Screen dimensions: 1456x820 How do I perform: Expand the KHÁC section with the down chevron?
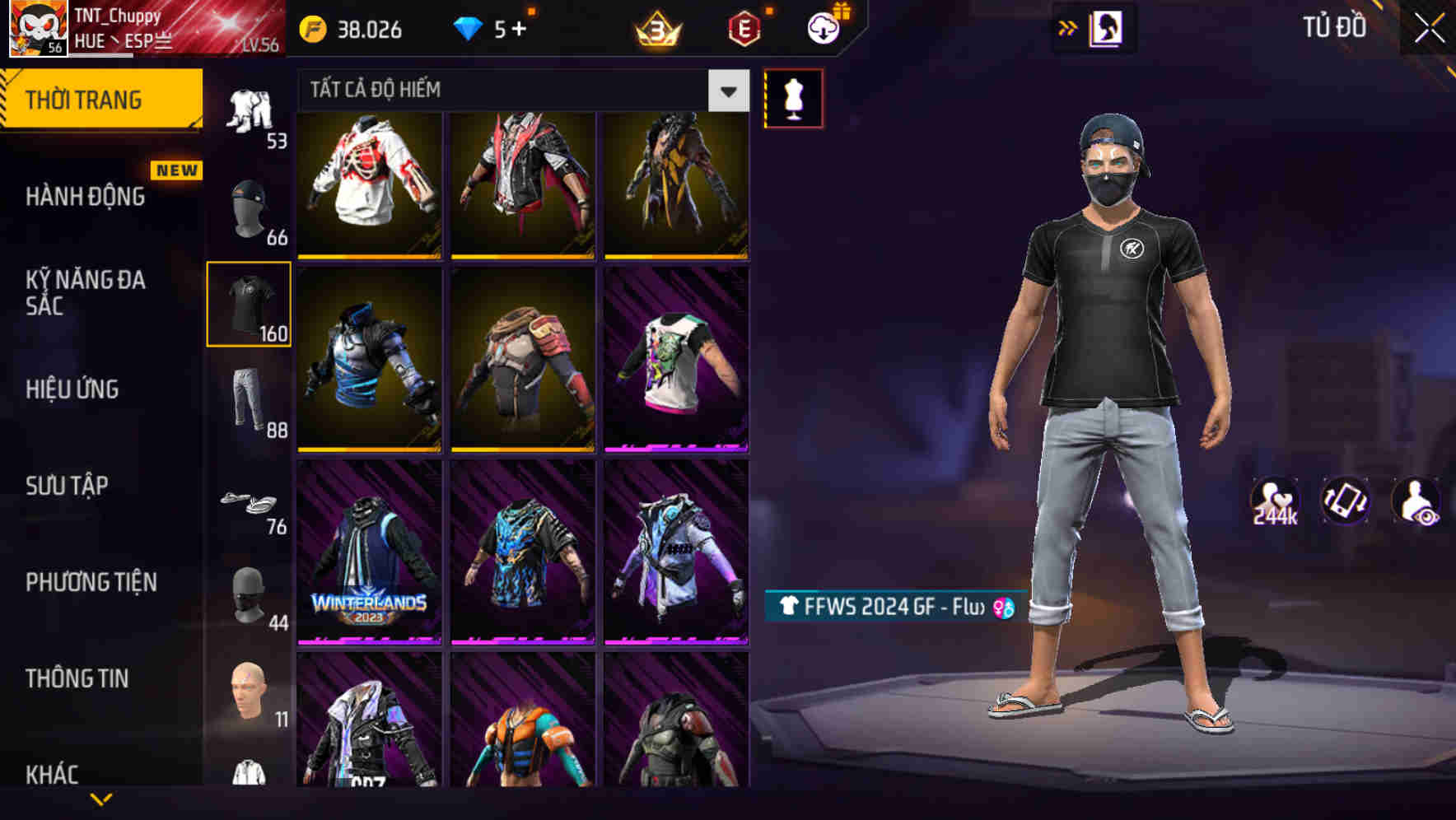[100, 796]
